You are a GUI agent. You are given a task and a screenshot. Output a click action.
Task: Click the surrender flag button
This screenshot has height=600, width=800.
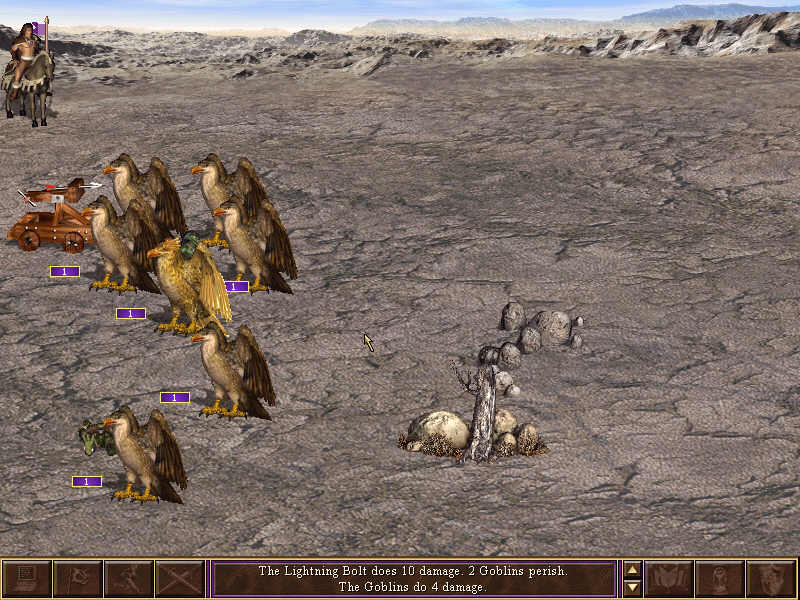(78, 579)
